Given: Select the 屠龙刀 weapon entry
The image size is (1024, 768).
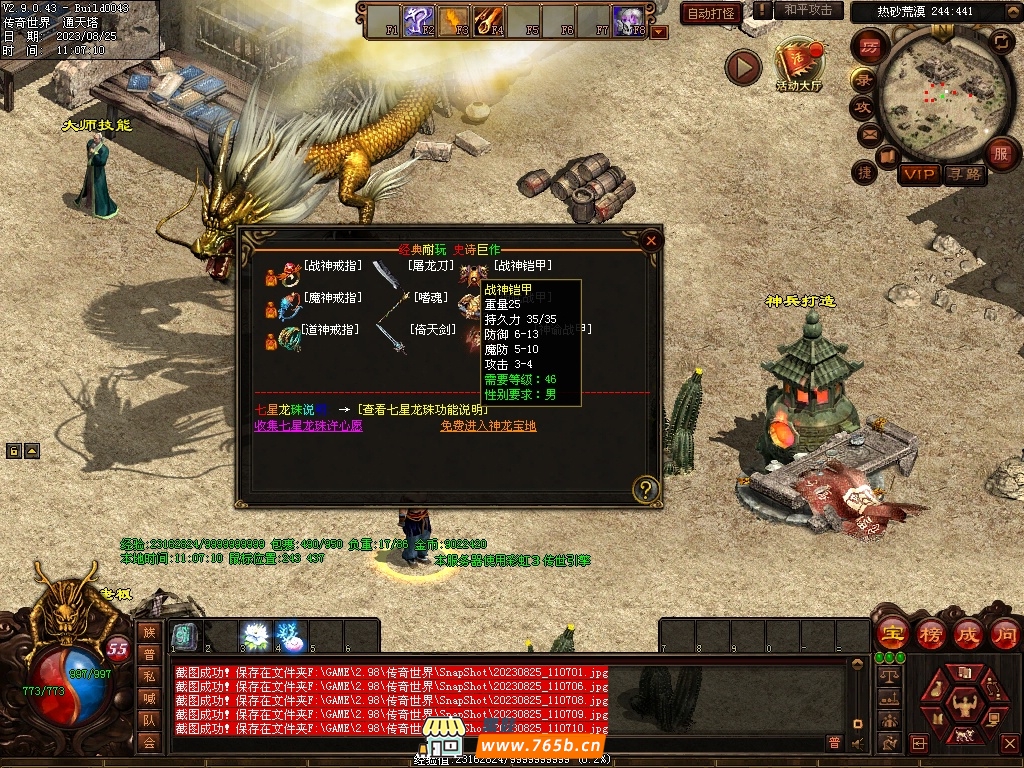Looking at the screenshot, I should pyautogui.click(x=431, y=266).
